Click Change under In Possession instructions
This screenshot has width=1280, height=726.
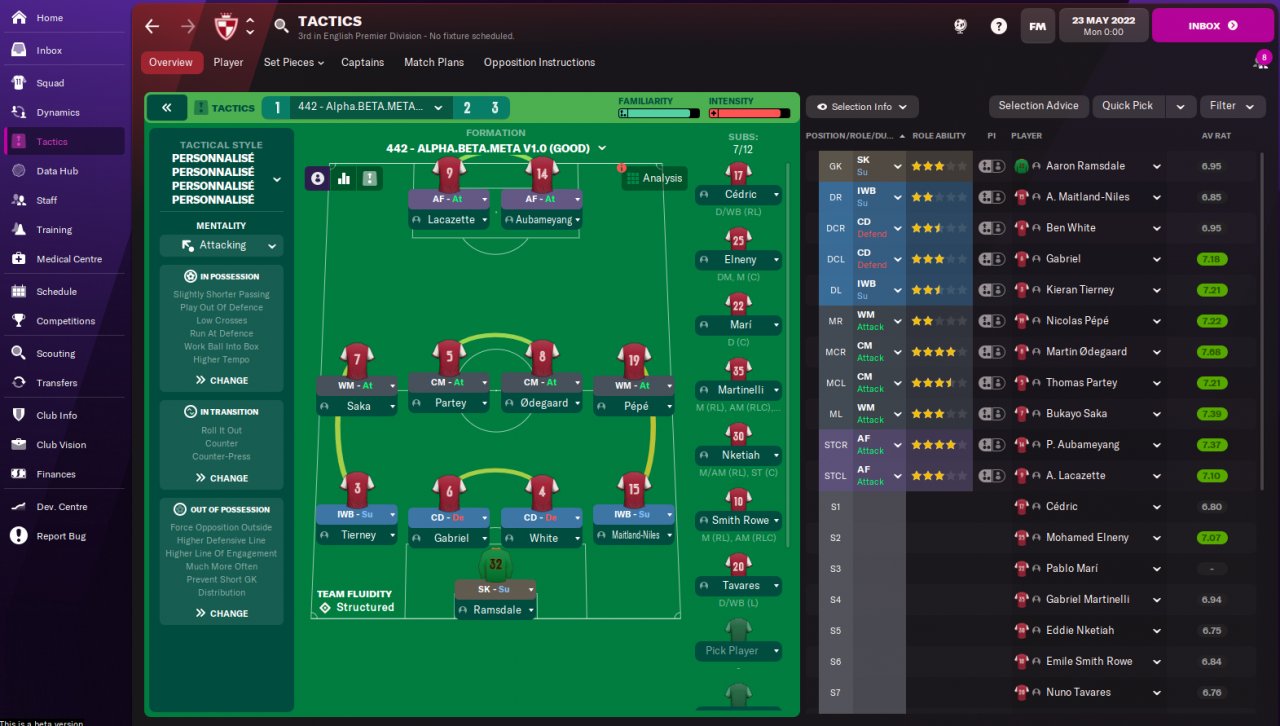[222, 380]
